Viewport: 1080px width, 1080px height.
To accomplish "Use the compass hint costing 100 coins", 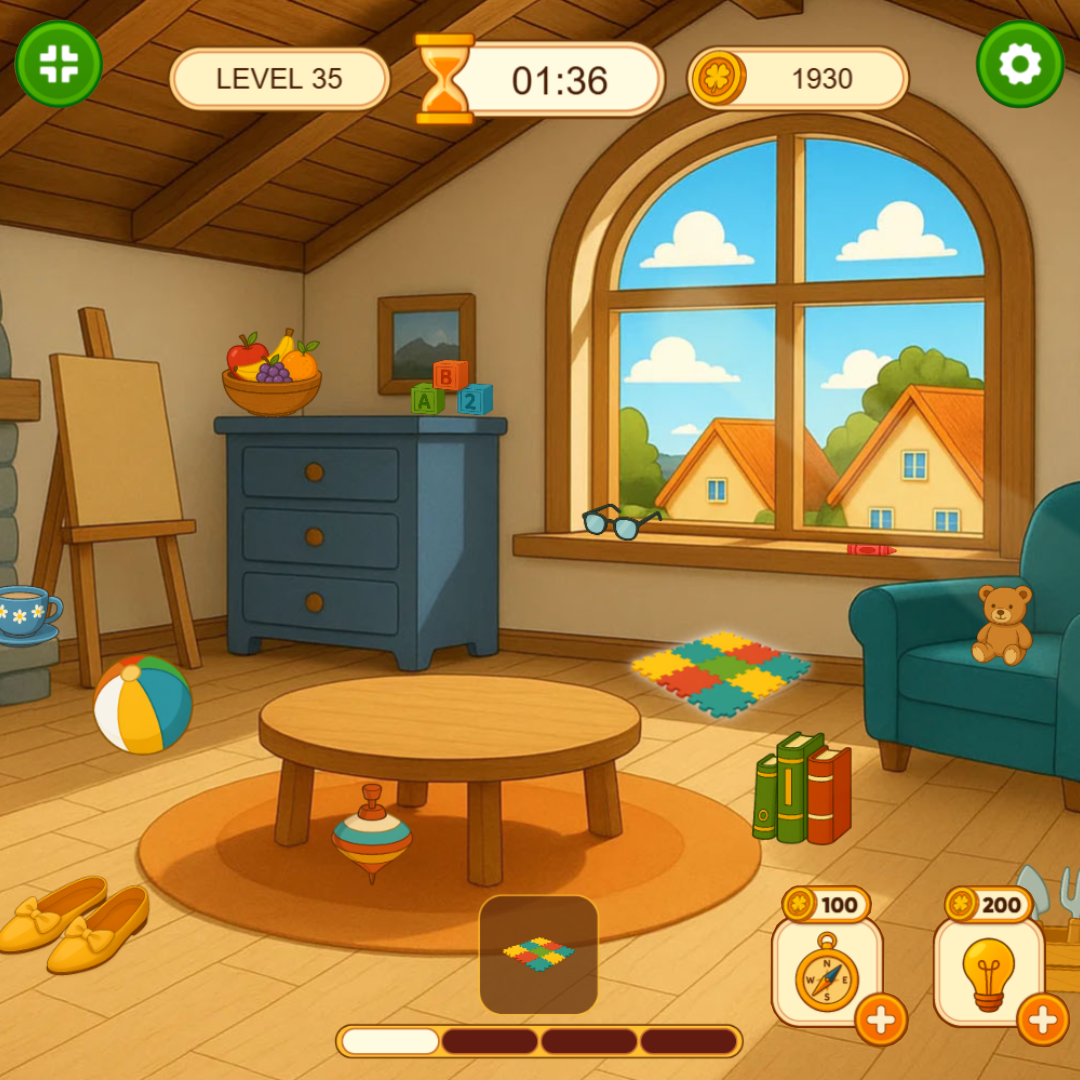I will point(826,971).
